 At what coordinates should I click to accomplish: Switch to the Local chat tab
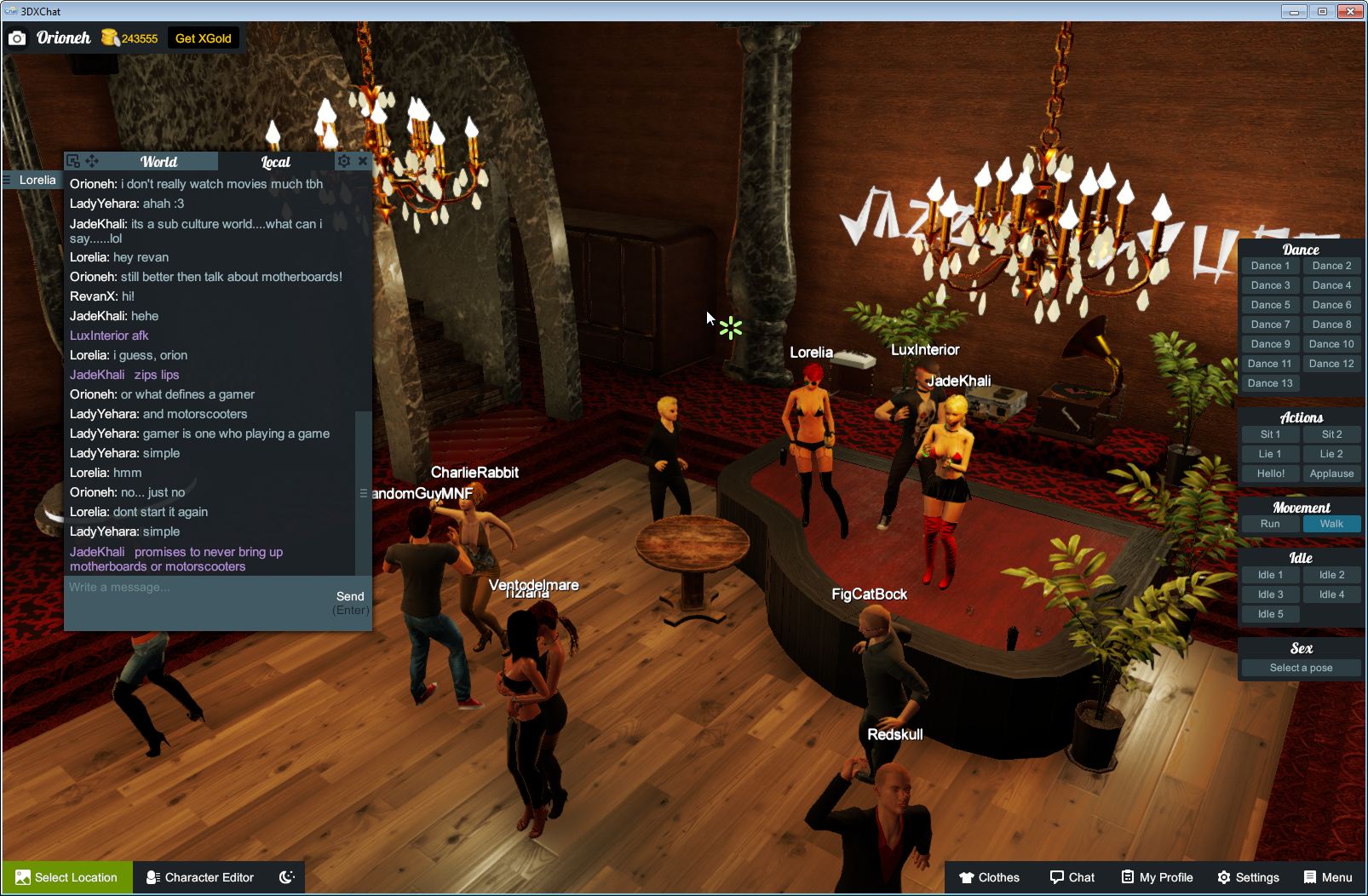click(x=273, y=162)
